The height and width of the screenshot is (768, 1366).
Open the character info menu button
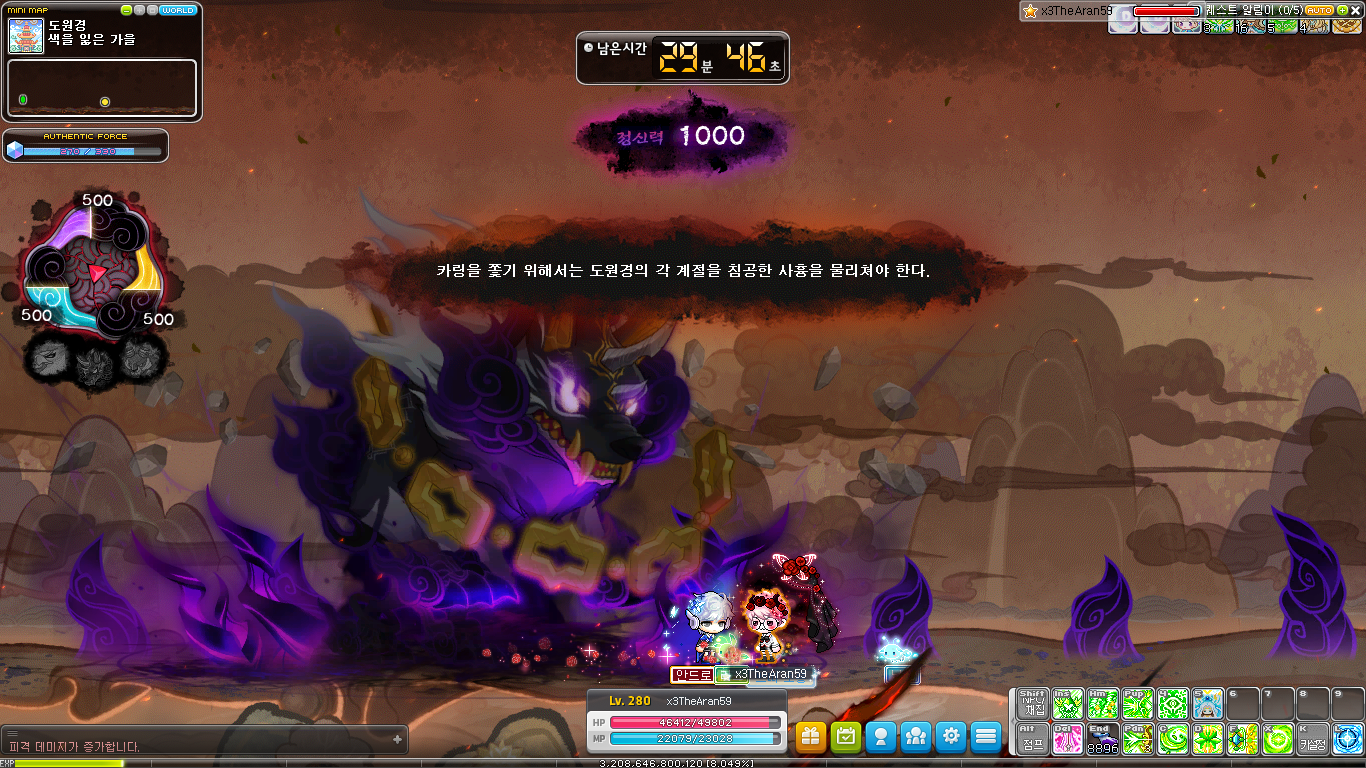881,737
